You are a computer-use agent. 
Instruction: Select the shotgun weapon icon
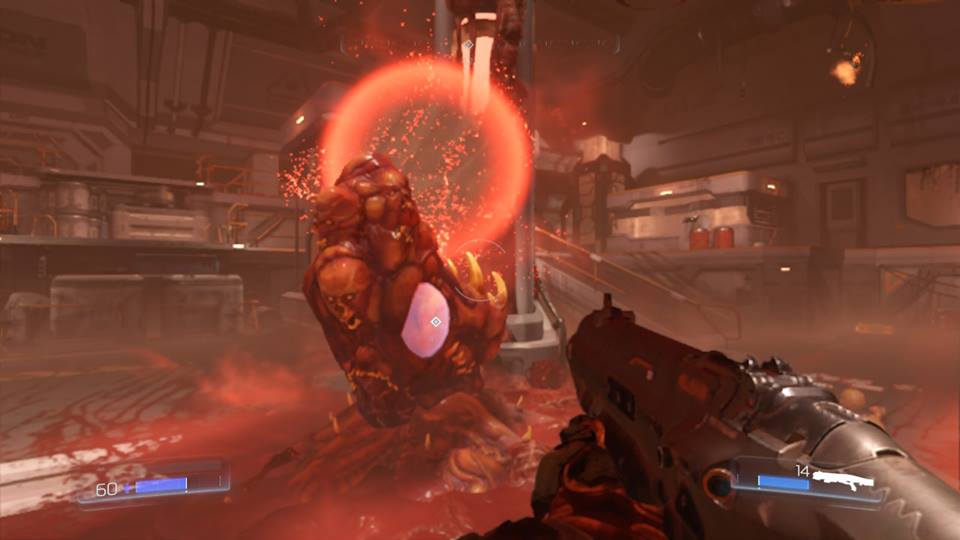tap(843, 482)
